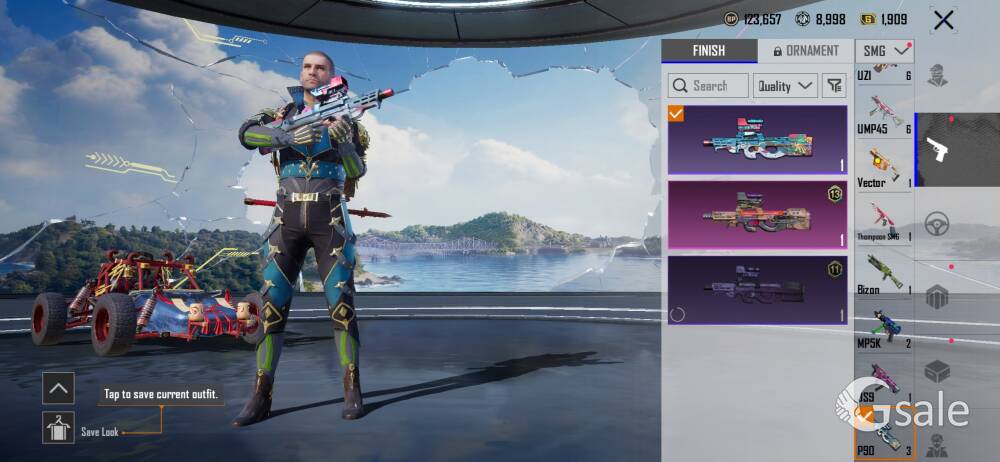Image resolution: width=1000 pixels, height=462 pixels.
Task: Select MP5K from the SMG list
Action: [x=884, y=329]
